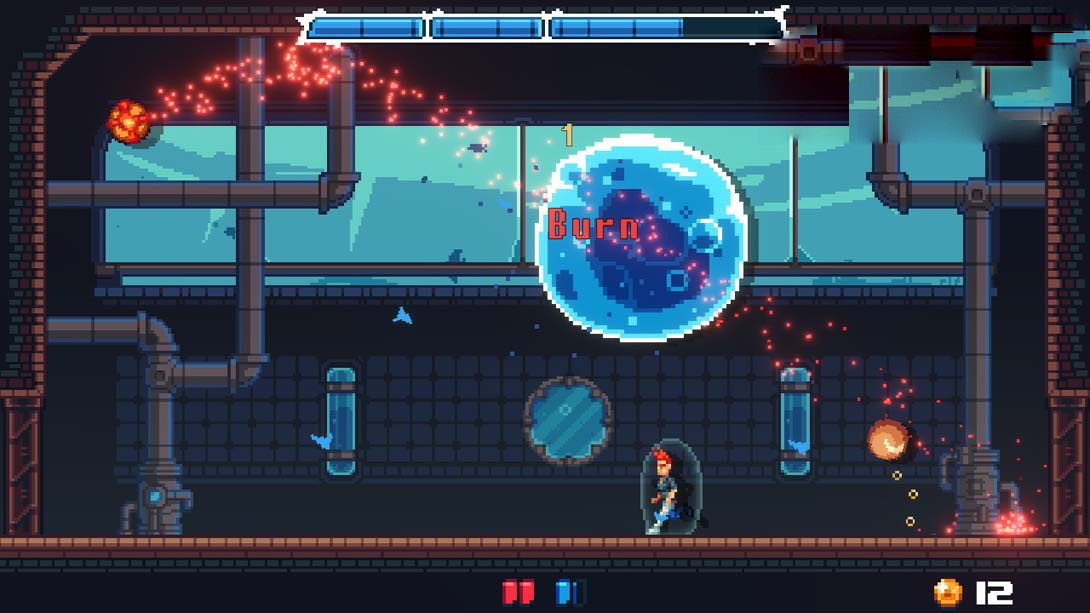1090x613 pixels.
Task: Click the orange coin currency icon
Action: coord(948,592)
